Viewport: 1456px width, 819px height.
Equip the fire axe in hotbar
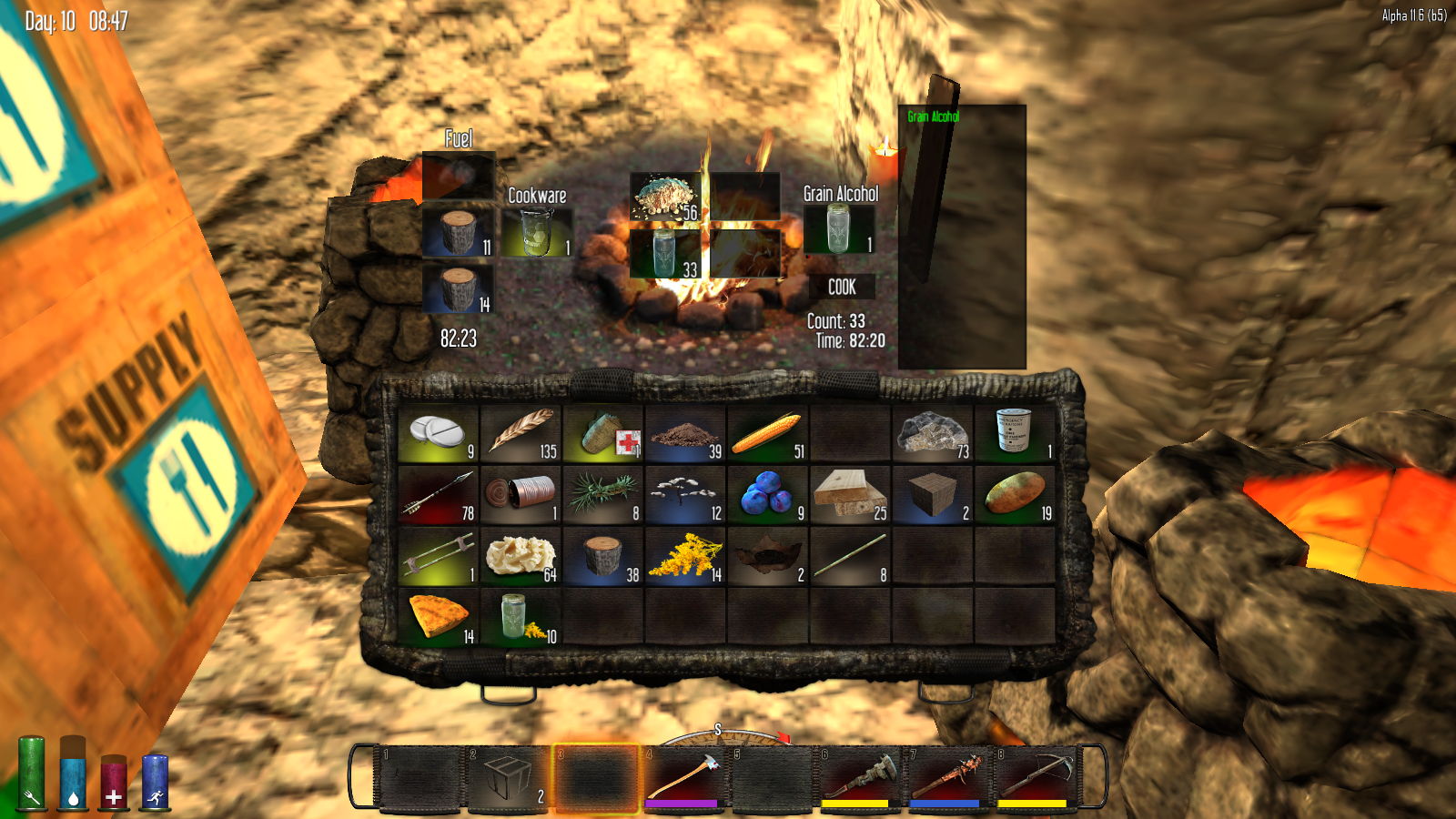pos(684,776)
